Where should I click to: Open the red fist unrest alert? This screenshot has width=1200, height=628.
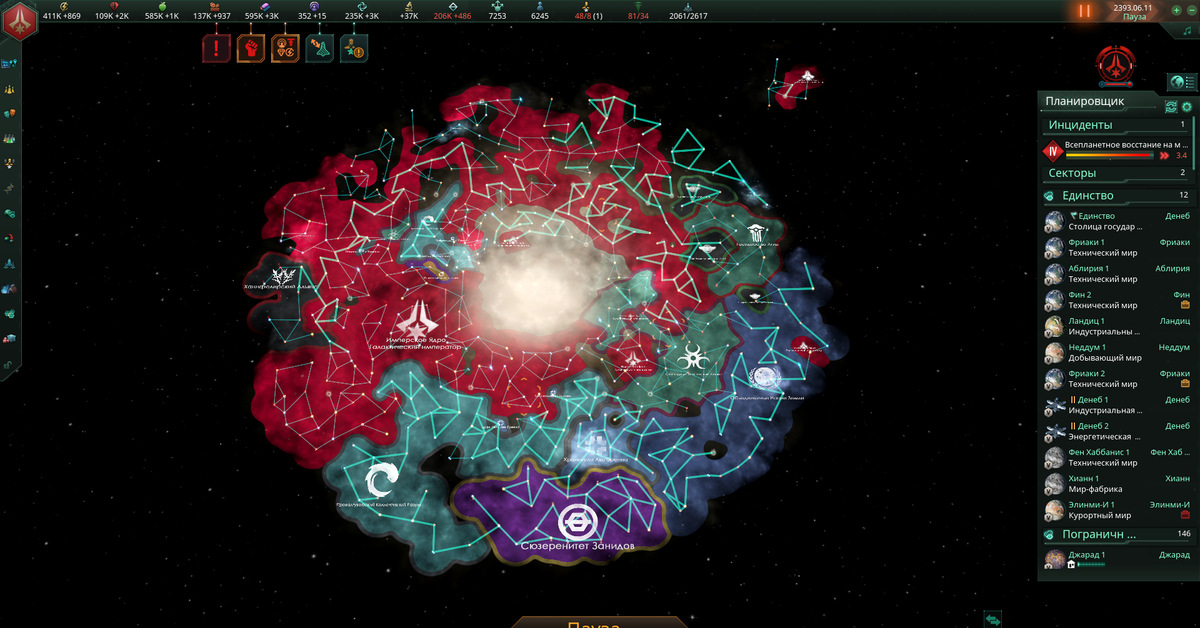click(250, 47)
